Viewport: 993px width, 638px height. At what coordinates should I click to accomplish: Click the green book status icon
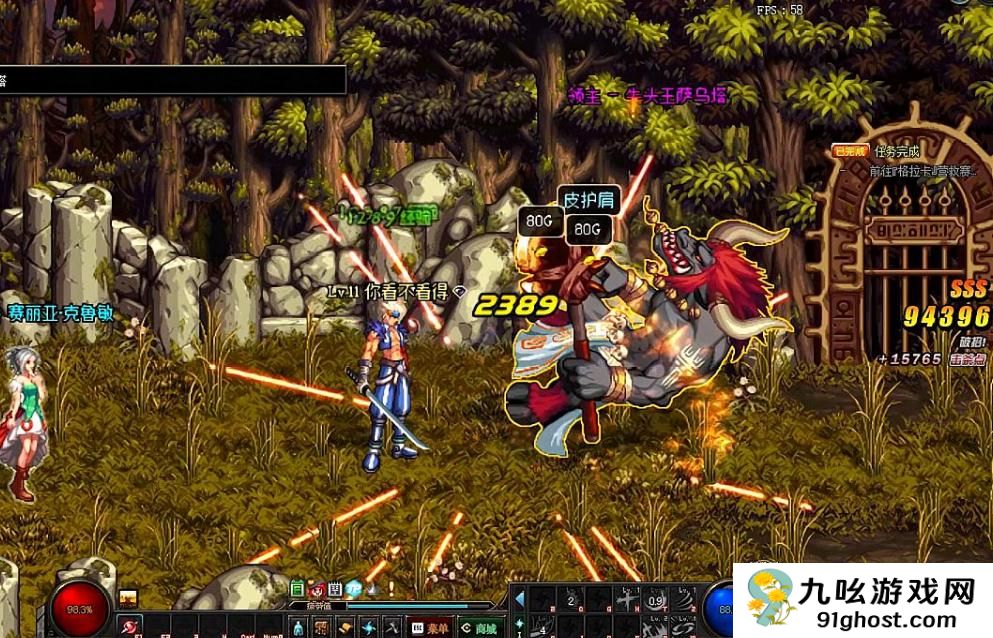[297, 588]
